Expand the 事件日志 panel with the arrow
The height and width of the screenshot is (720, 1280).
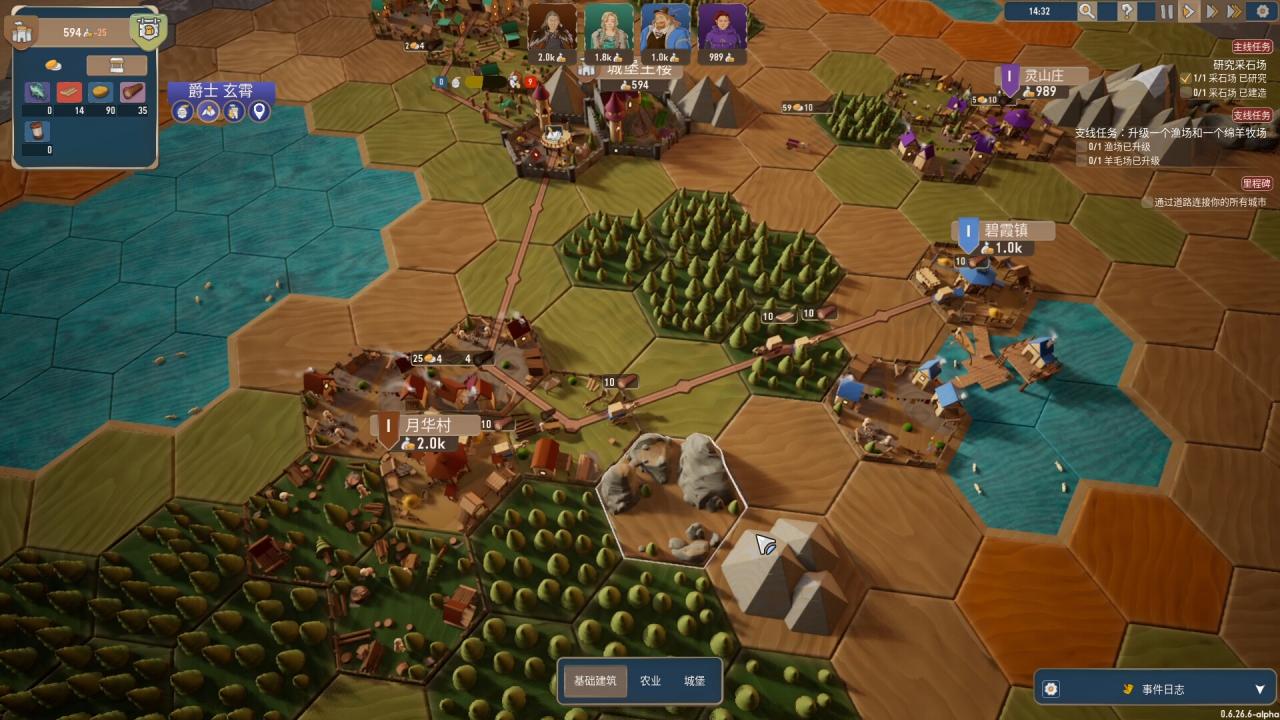tap(1261, 688)
